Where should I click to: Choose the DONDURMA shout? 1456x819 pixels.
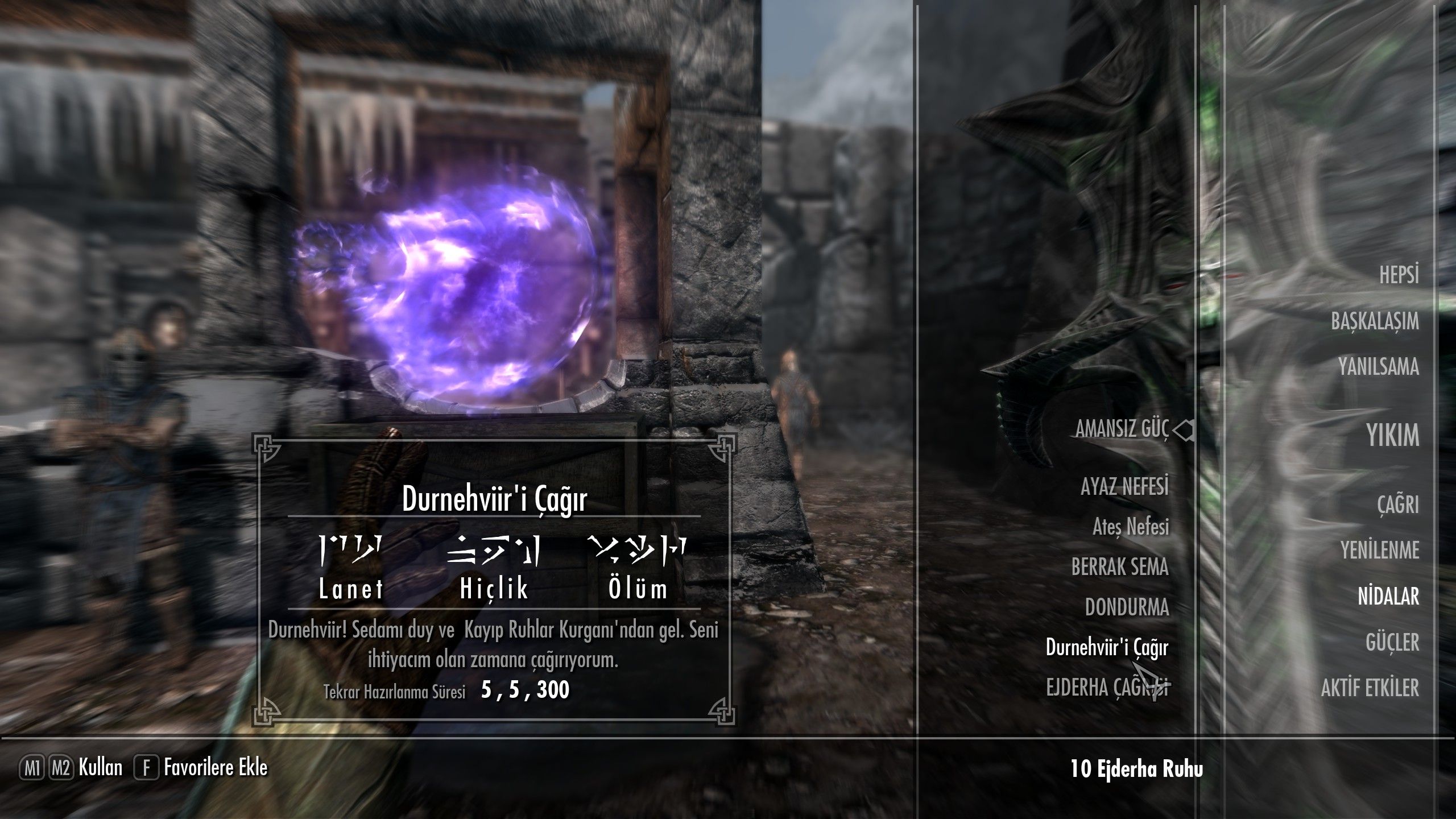(1127, 607)
